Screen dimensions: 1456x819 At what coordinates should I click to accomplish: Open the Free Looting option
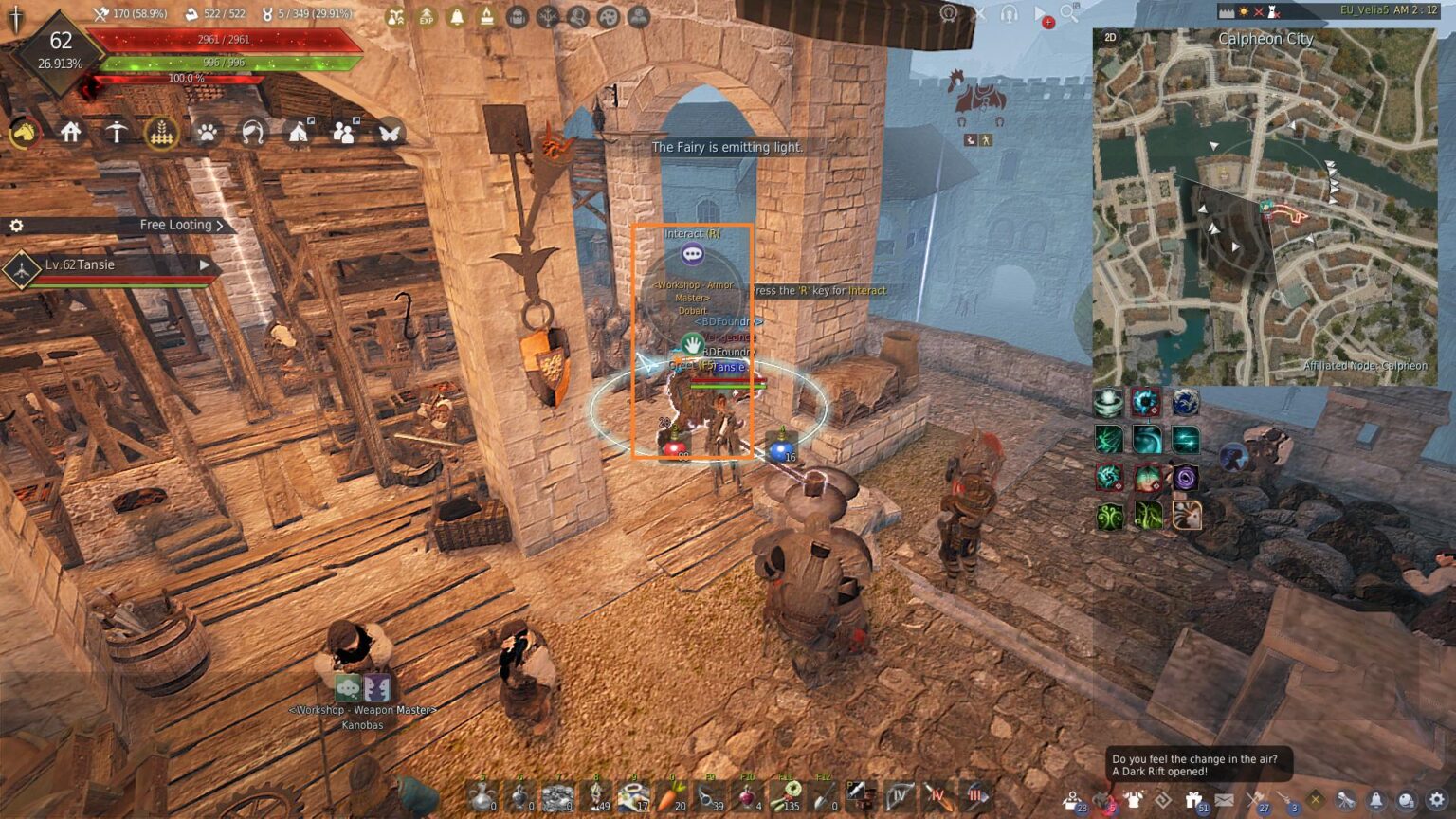180,226
